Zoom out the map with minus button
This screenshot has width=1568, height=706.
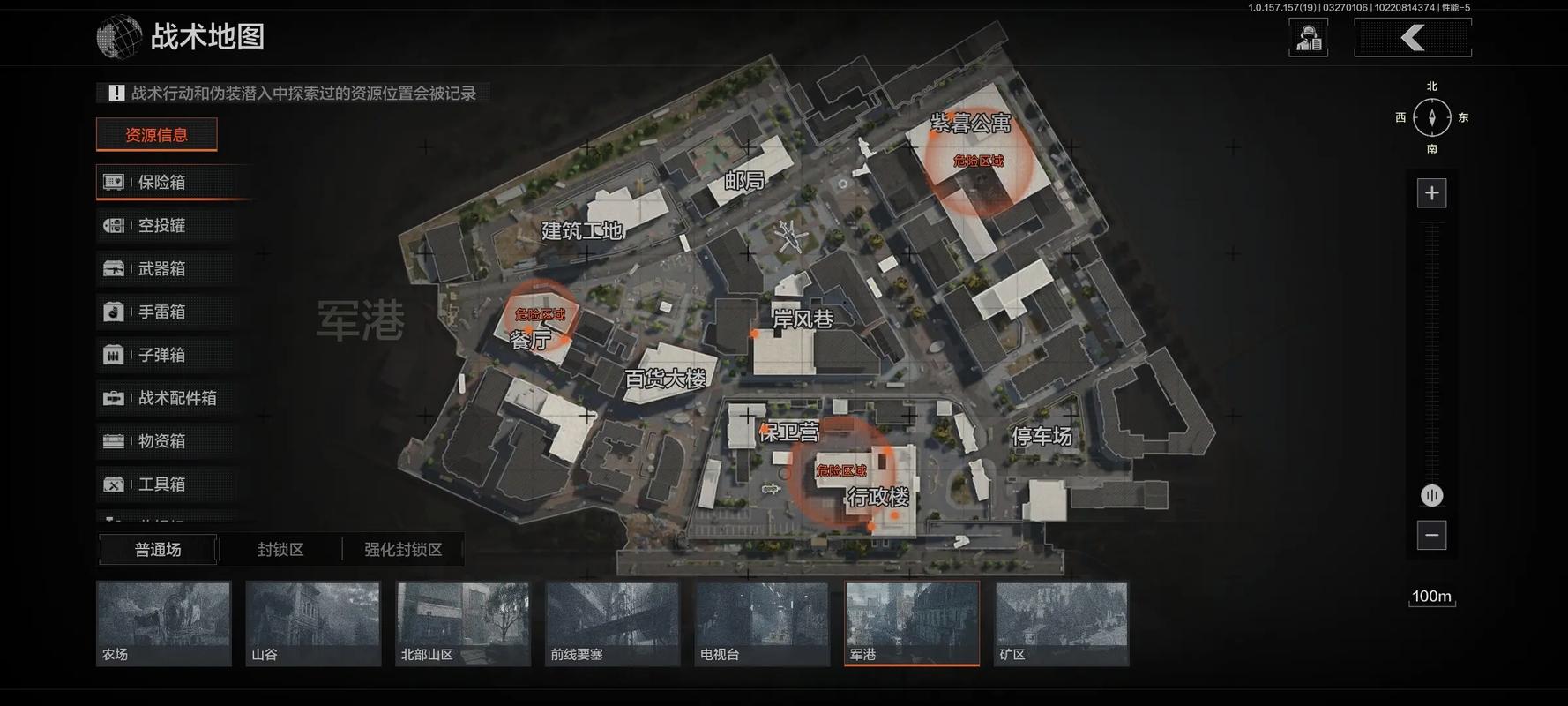(1431, 535)
